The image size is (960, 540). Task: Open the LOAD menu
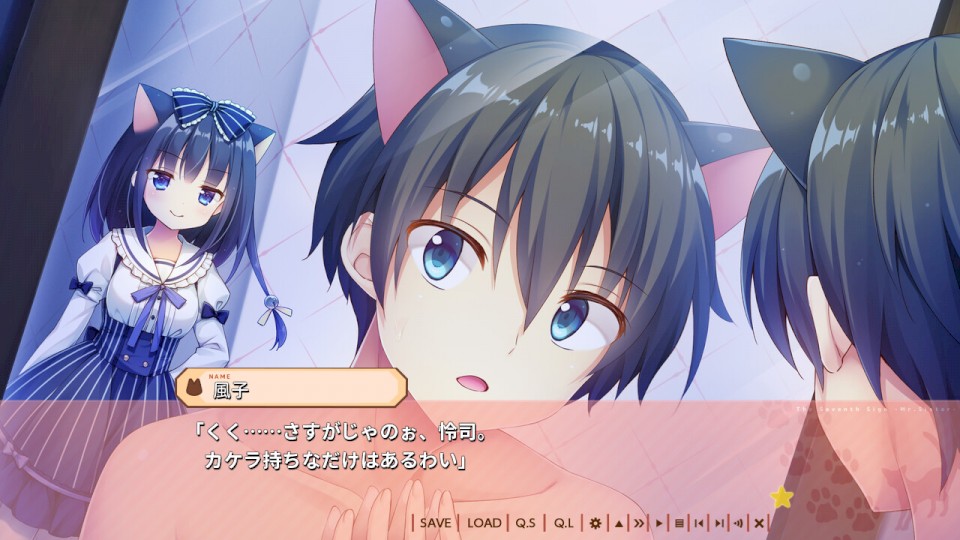coord(484,523)
